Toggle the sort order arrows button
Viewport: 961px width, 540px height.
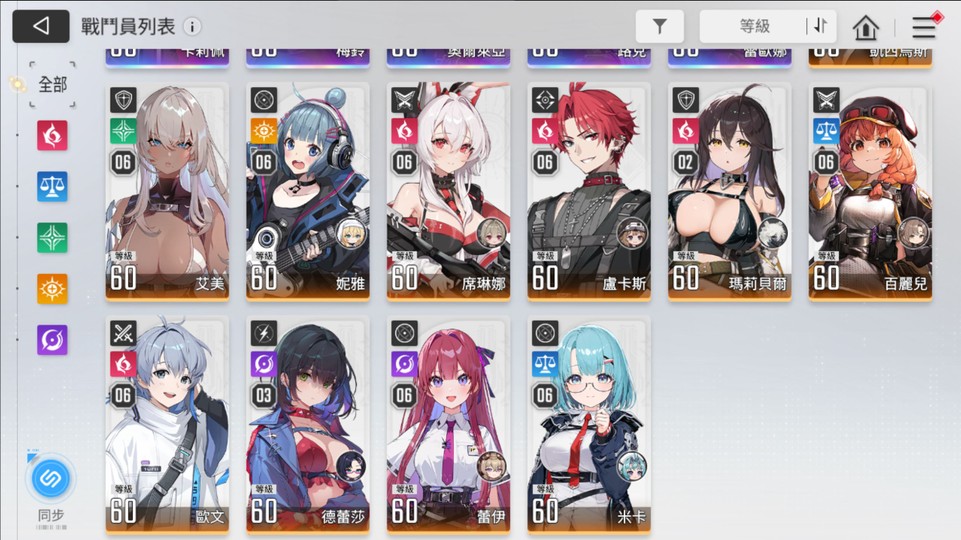[x=821, y=26]
